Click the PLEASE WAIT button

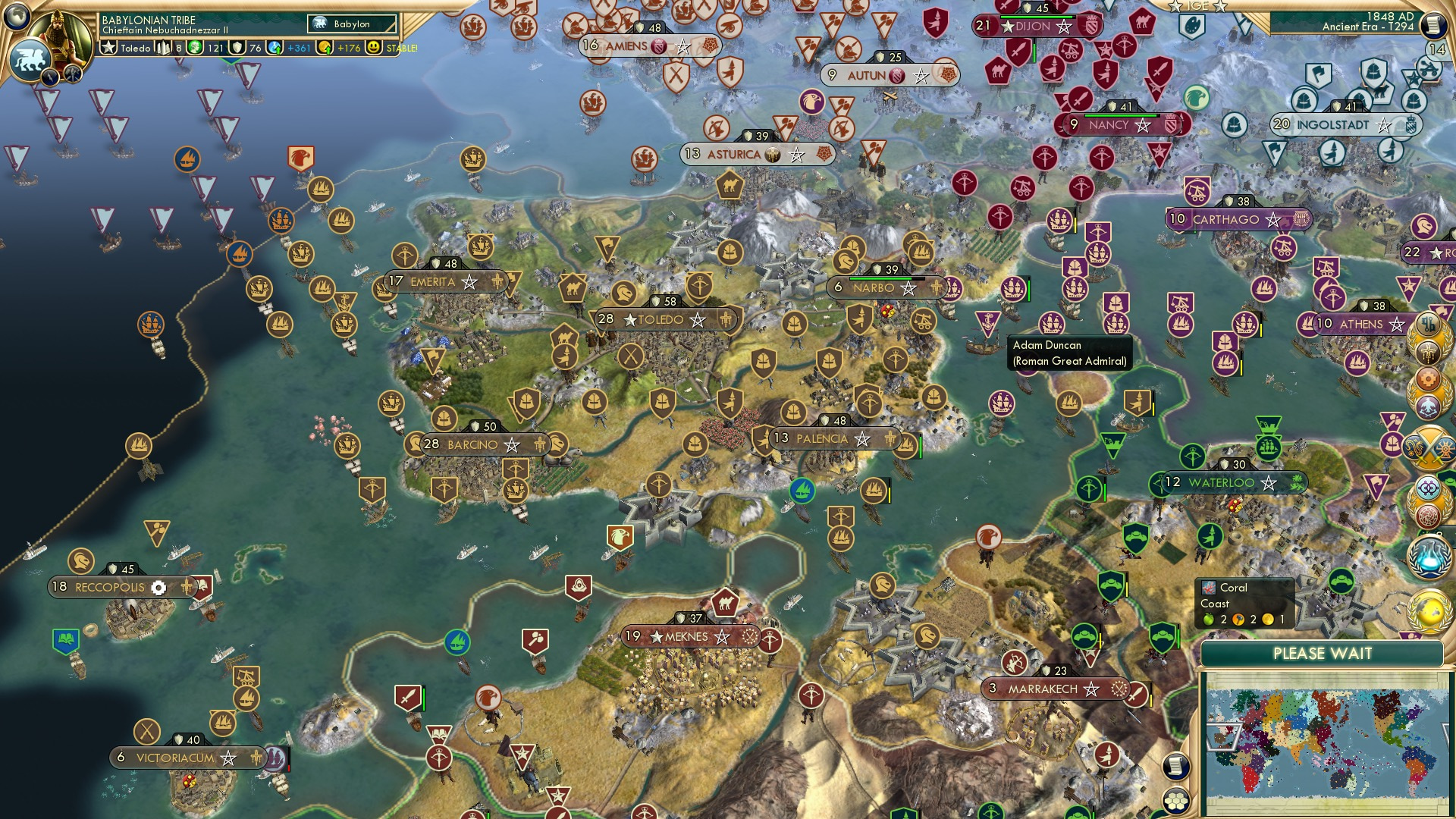pyautogui.click(x=1324, y=653)
